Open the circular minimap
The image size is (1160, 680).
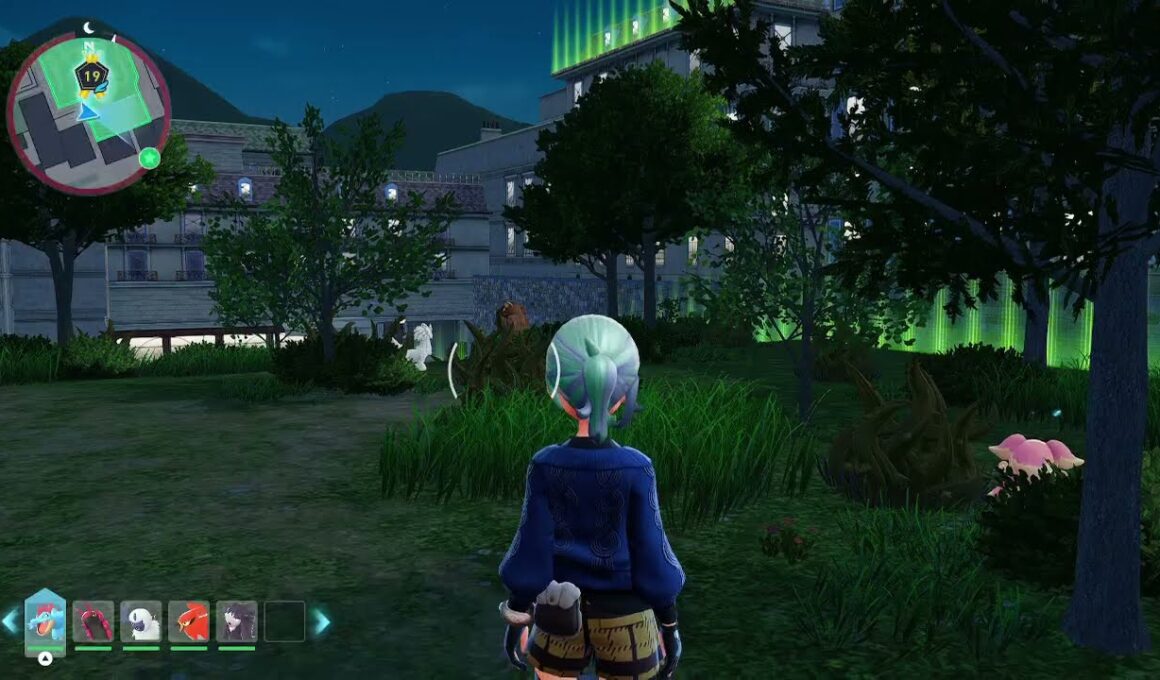88,112
